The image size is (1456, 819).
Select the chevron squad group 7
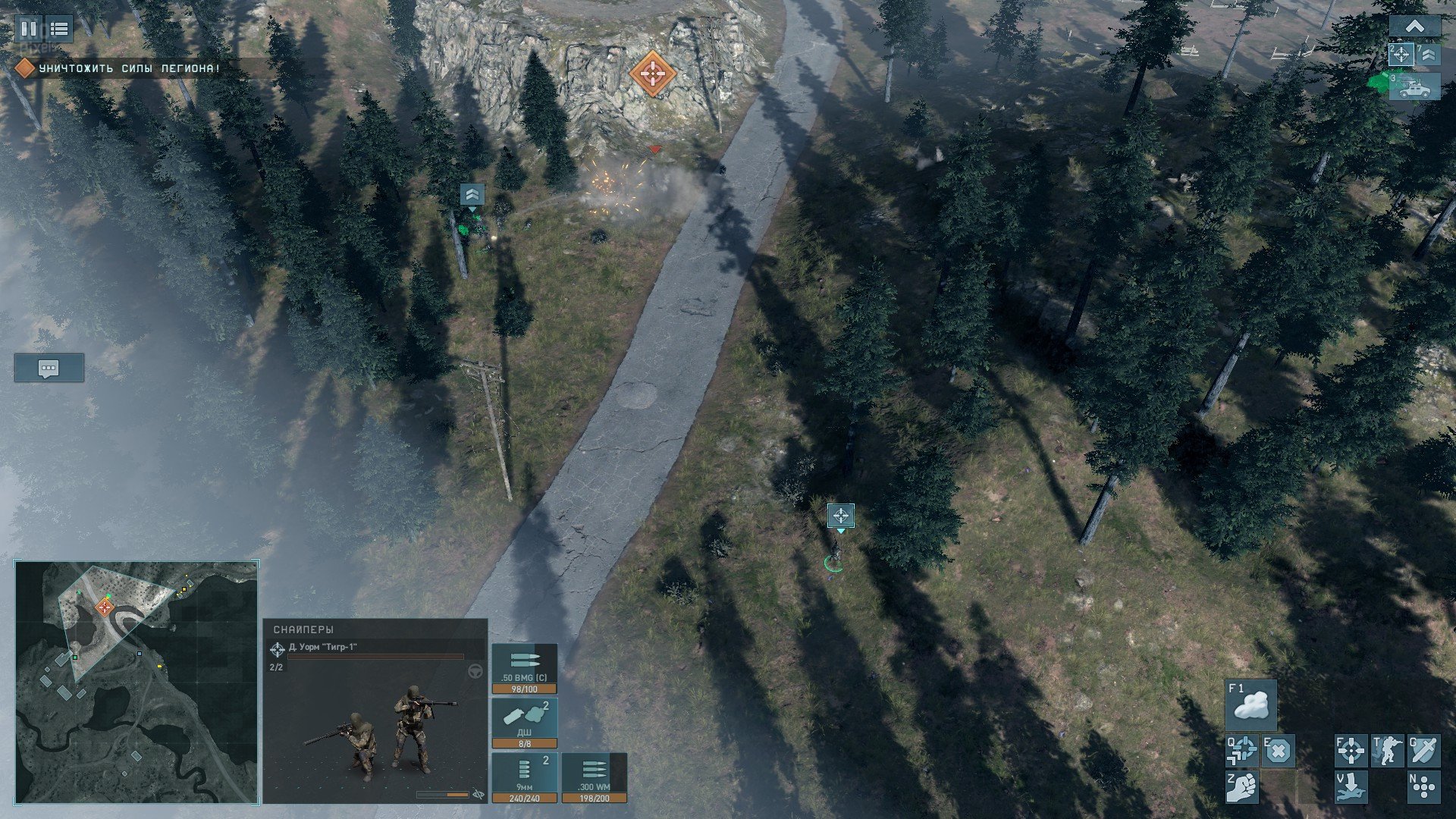click(x=1429, y=55)
